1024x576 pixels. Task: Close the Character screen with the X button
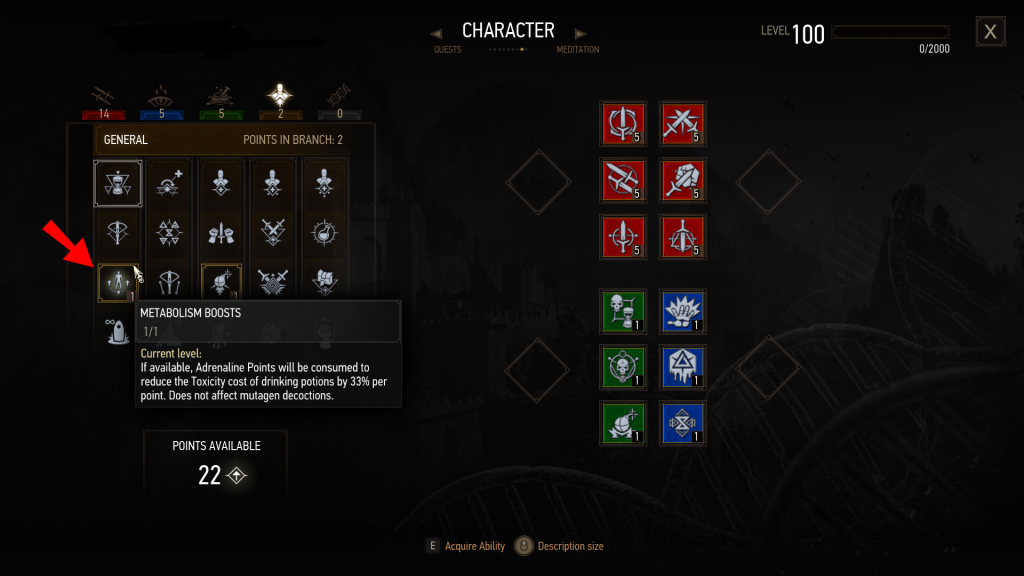(990, 32)
